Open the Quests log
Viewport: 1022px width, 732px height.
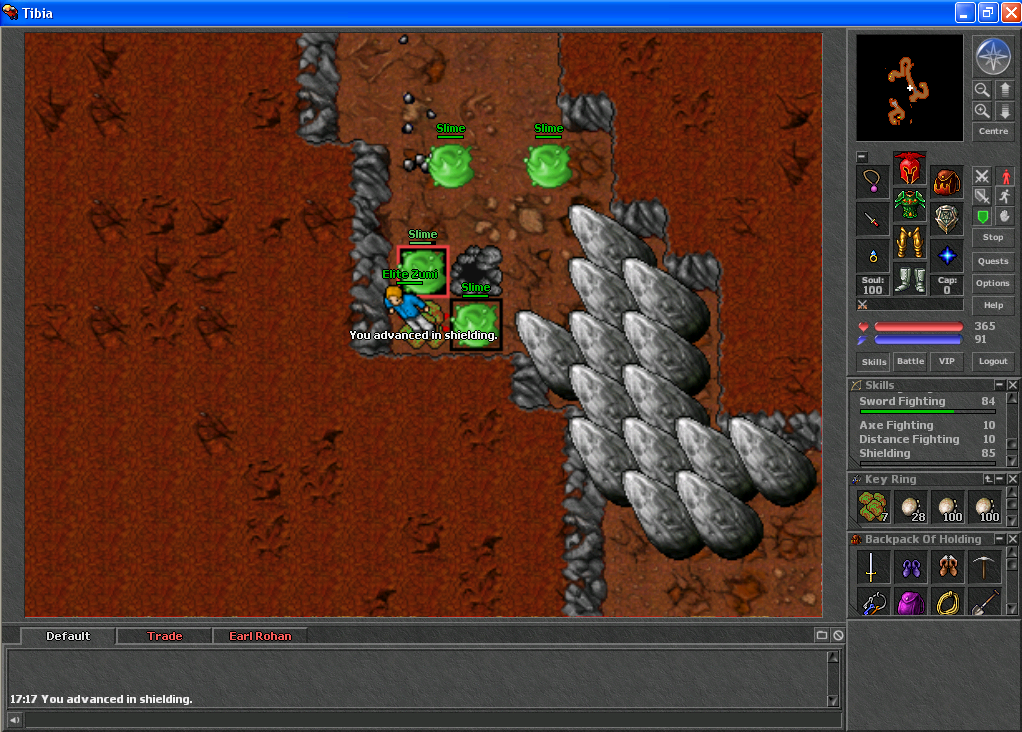993,261
